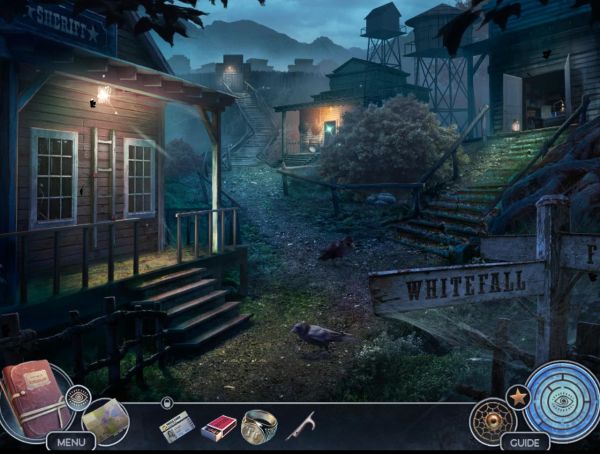The height and width of the screenshot is (454, 600).
Task: Toggle the inventory bar lock
Action: tap(167, 402)
